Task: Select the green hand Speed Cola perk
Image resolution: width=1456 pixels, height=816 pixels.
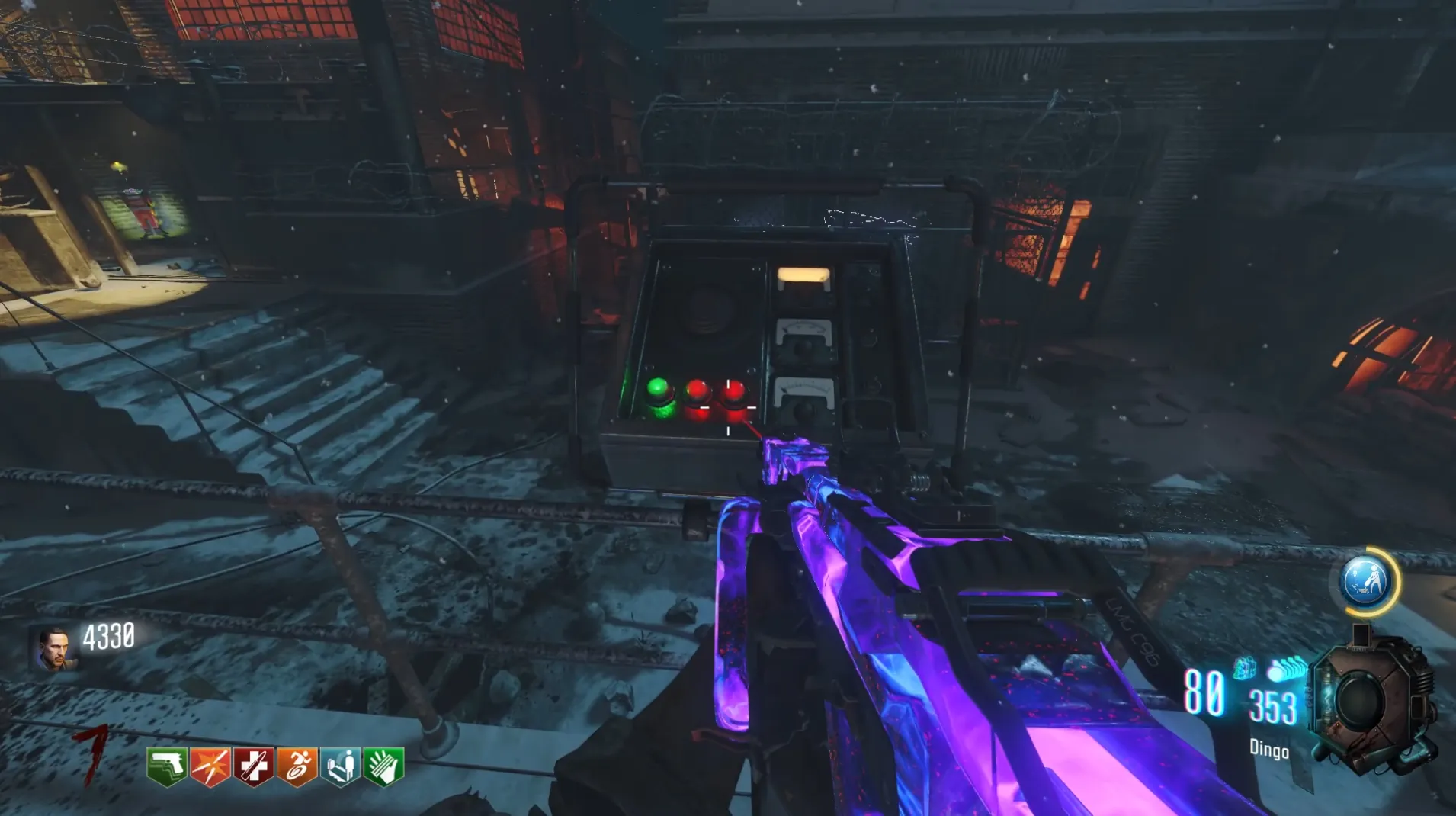Action: point(383,766)
